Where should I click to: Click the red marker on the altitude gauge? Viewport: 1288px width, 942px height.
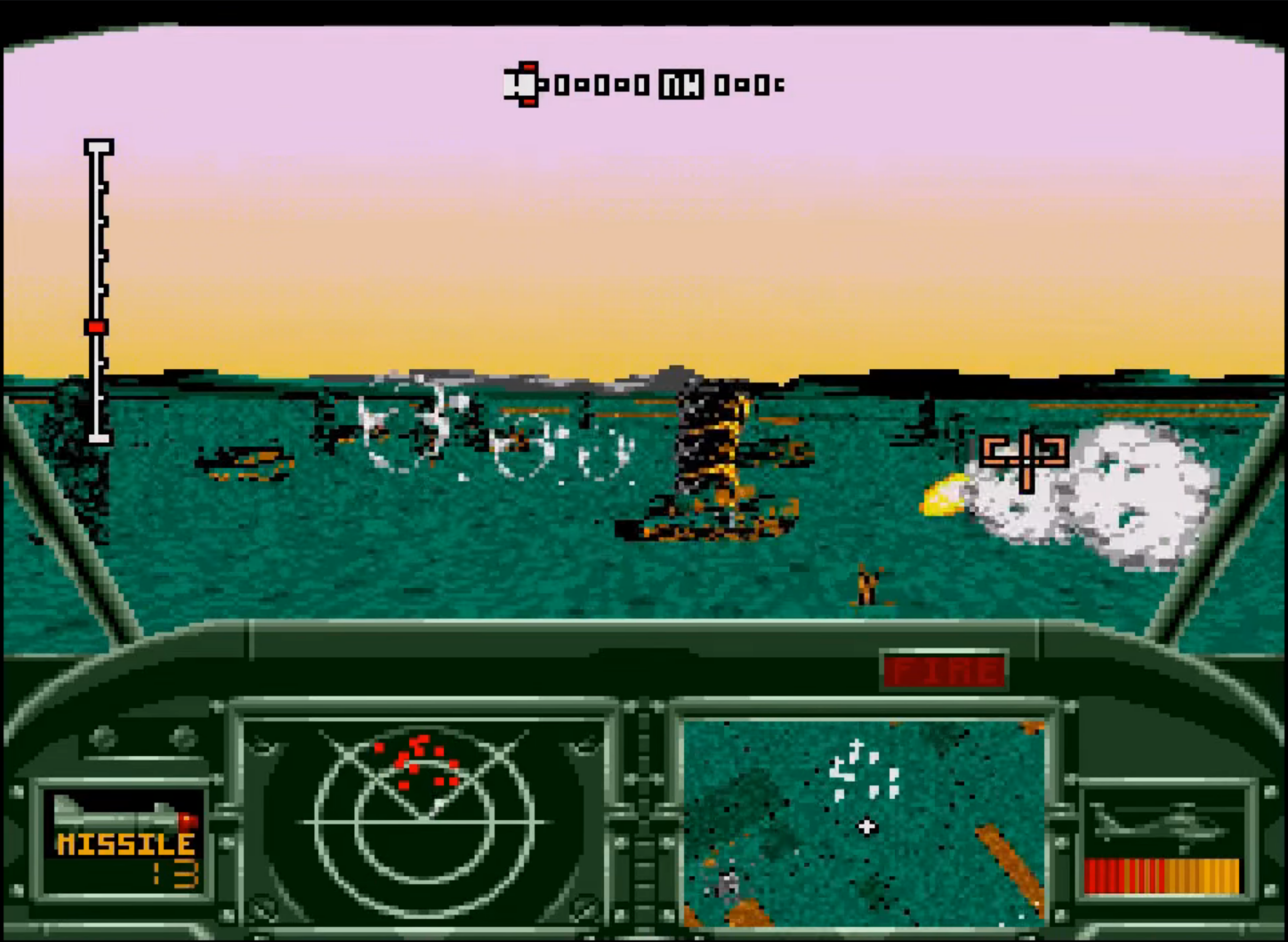tap(97, 326)
